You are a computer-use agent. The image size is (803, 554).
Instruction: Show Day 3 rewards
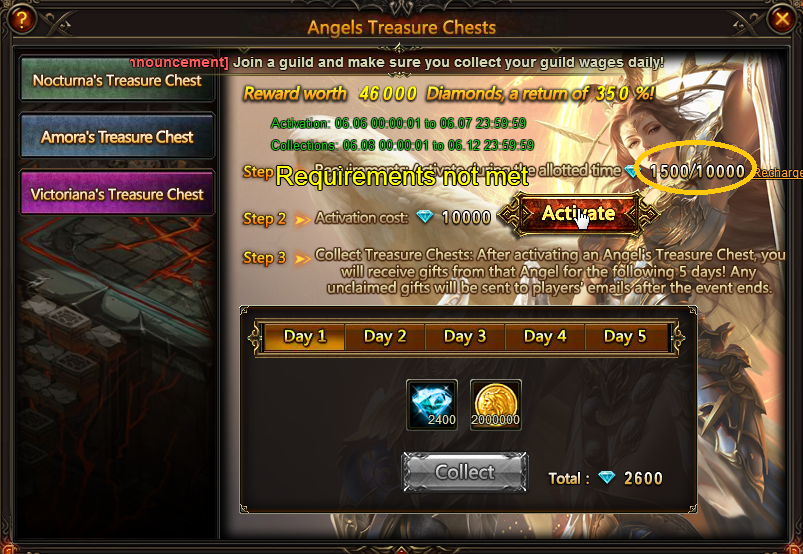point(465,336)
